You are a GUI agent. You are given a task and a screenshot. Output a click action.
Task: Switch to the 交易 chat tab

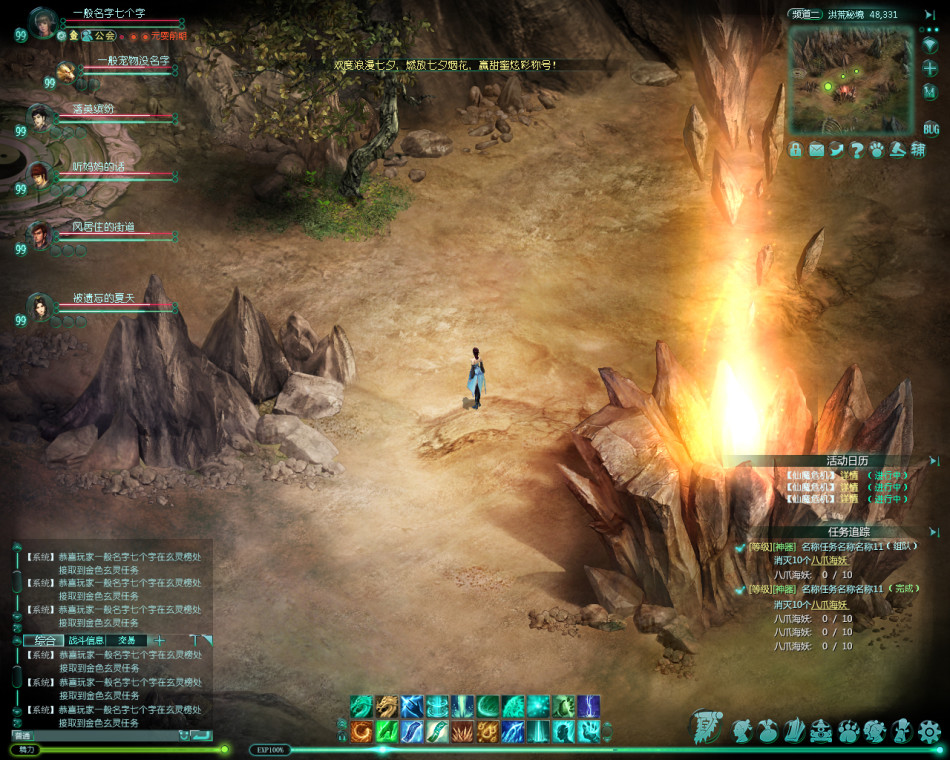coord(128,640)
